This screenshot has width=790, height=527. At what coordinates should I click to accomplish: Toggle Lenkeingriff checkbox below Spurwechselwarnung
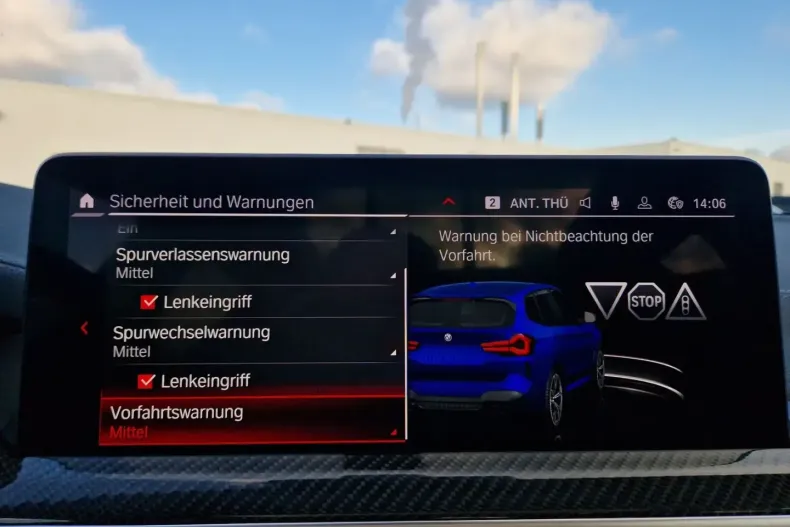pyautogui.click(x=147, y=381)
